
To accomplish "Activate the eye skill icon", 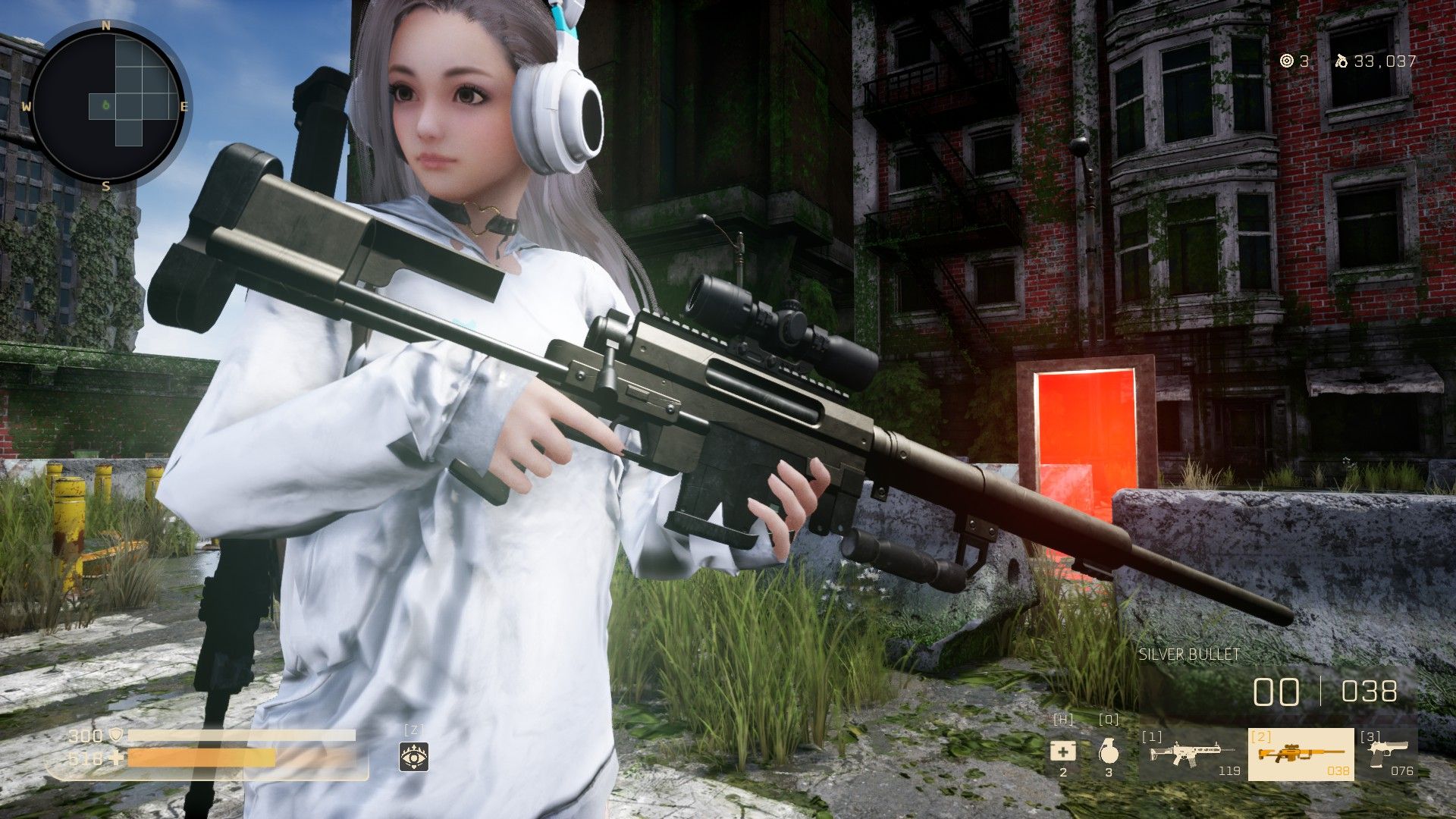I will (x=414, y=756).
